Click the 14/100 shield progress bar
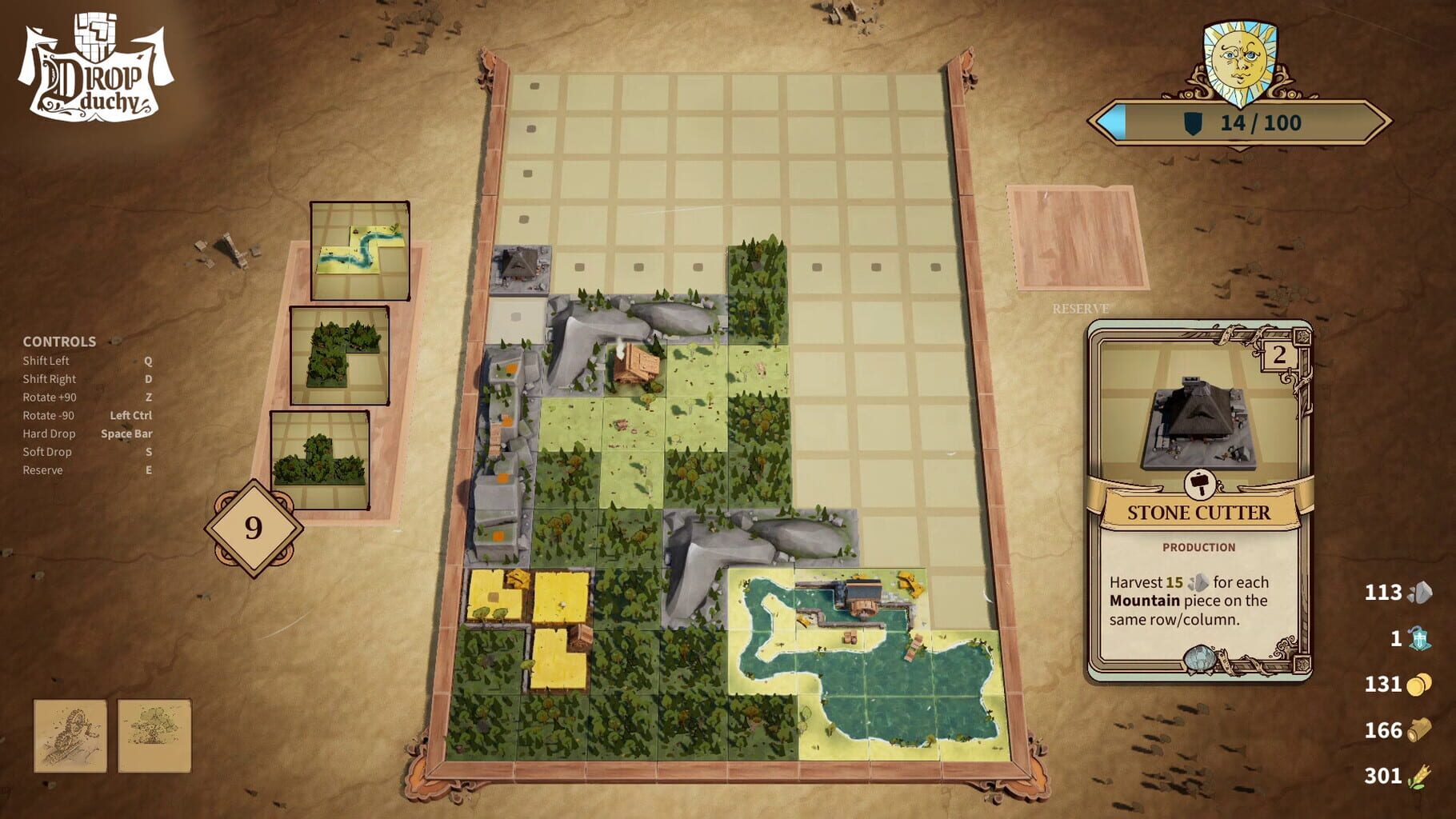Screen dimensions: 1456x819 pos(1240,124)
